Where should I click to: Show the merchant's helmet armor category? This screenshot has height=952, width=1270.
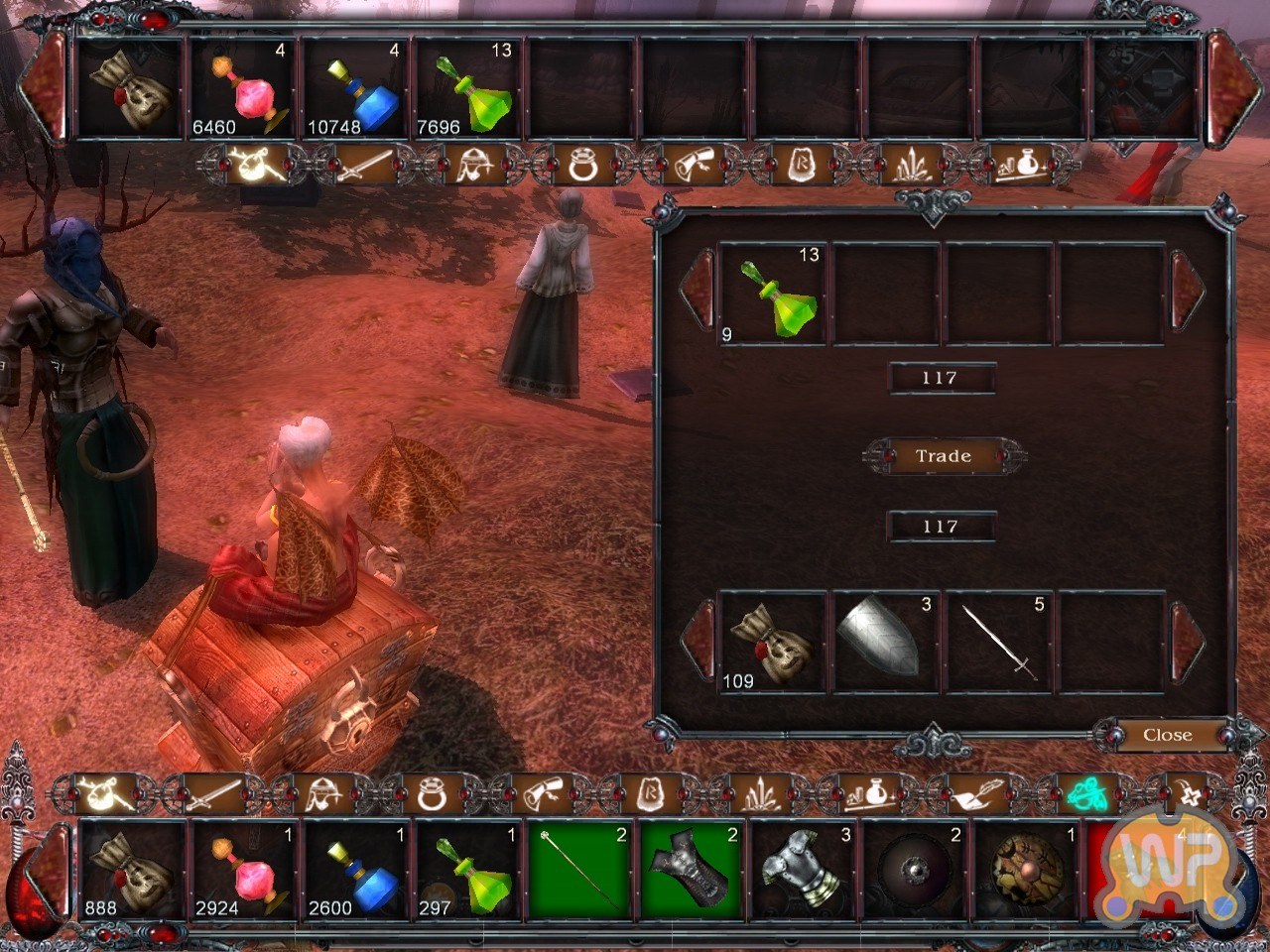(x=473, y=167)
